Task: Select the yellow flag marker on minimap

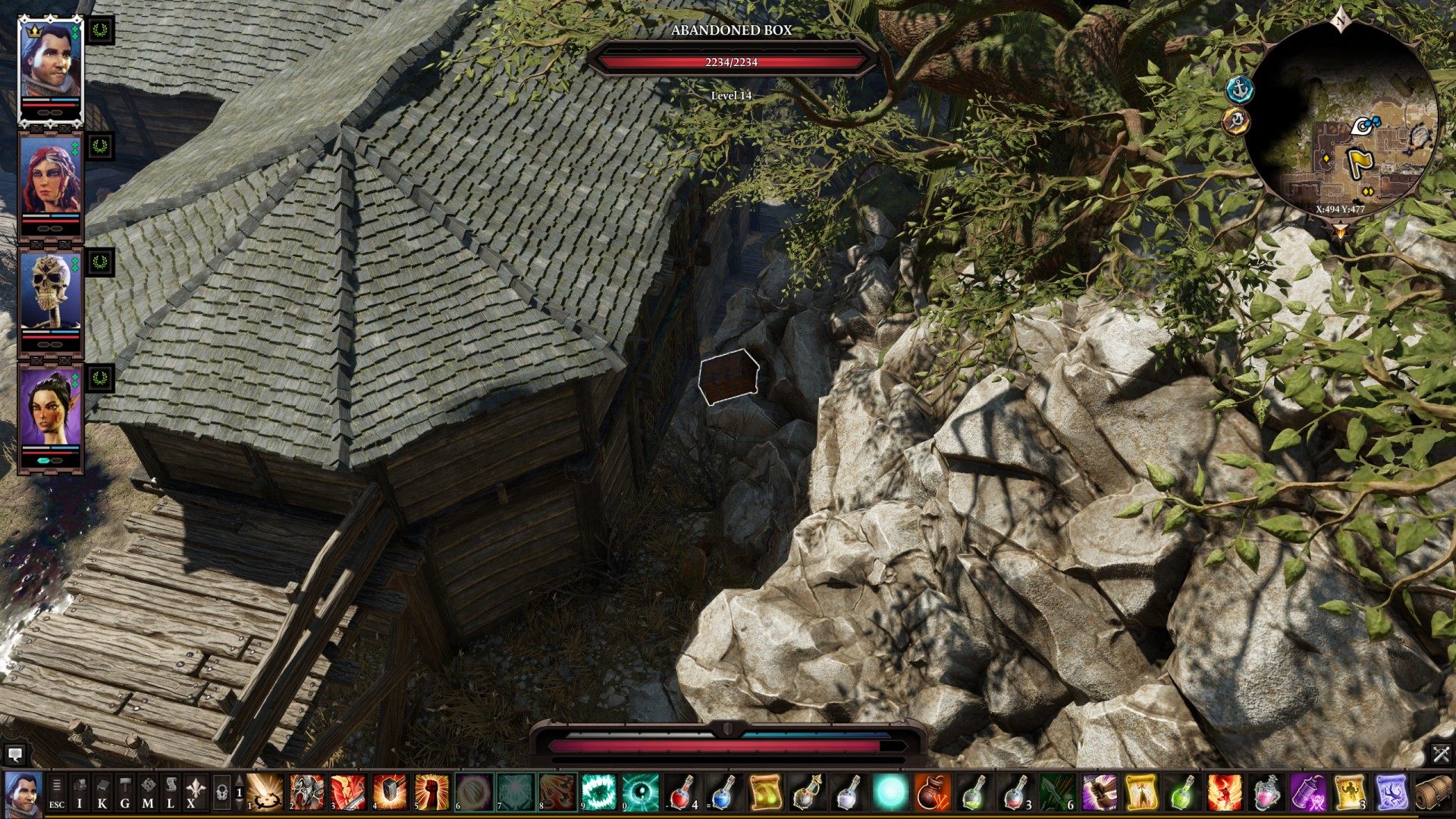Action: (x=1358, y=161)
